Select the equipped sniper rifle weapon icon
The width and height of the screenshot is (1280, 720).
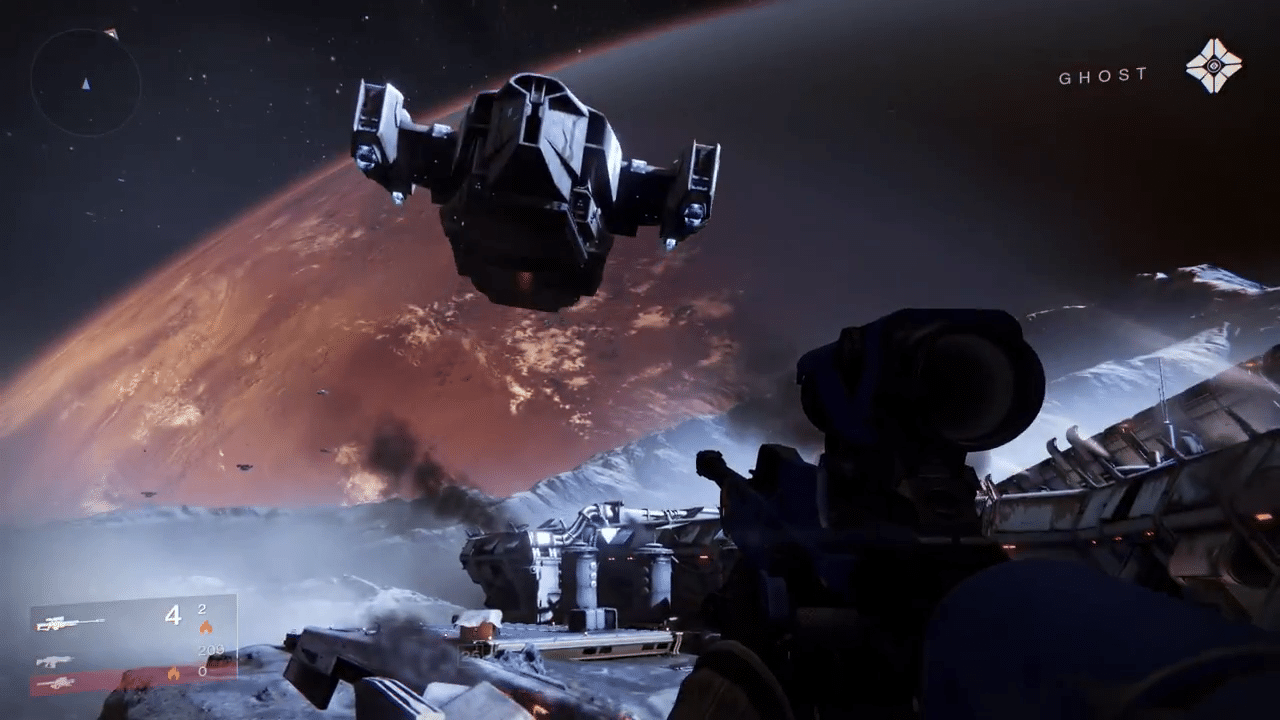(x=70, y=623)
